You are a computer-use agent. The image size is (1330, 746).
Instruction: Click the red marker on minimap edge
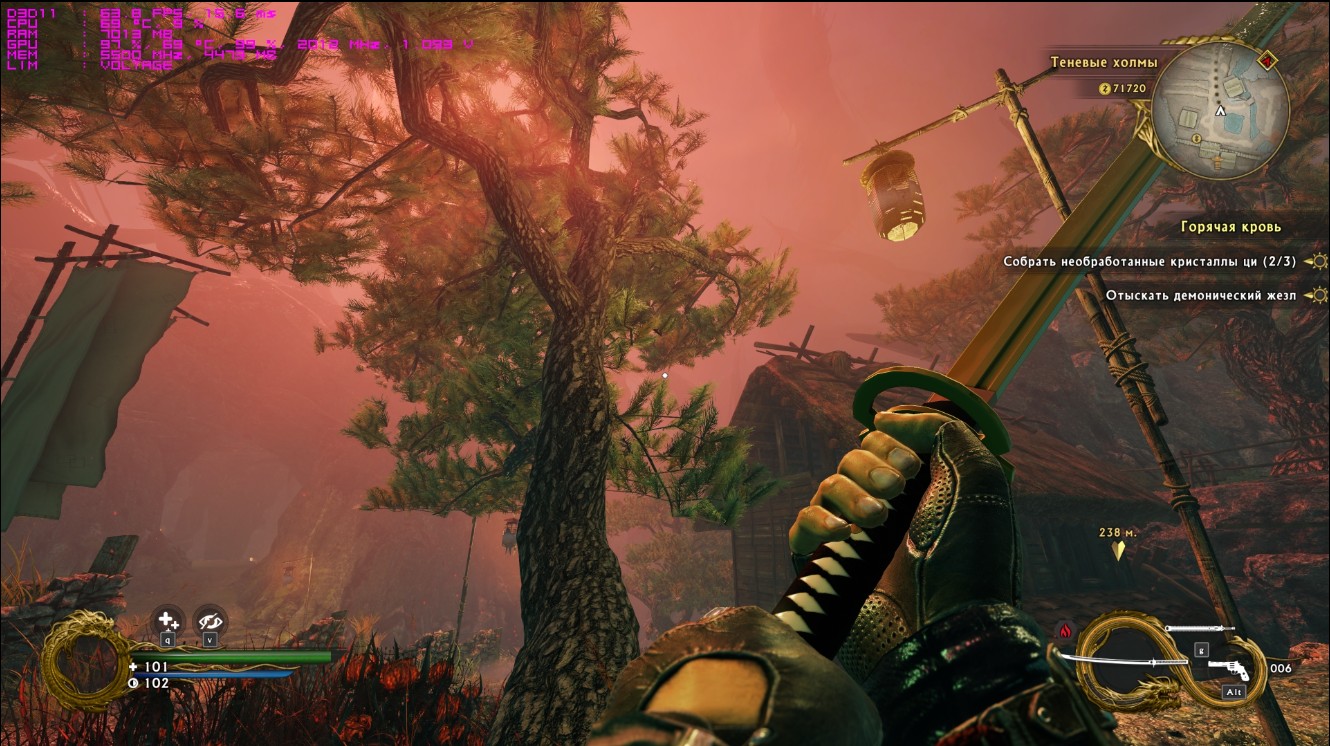click(1268, 60)
